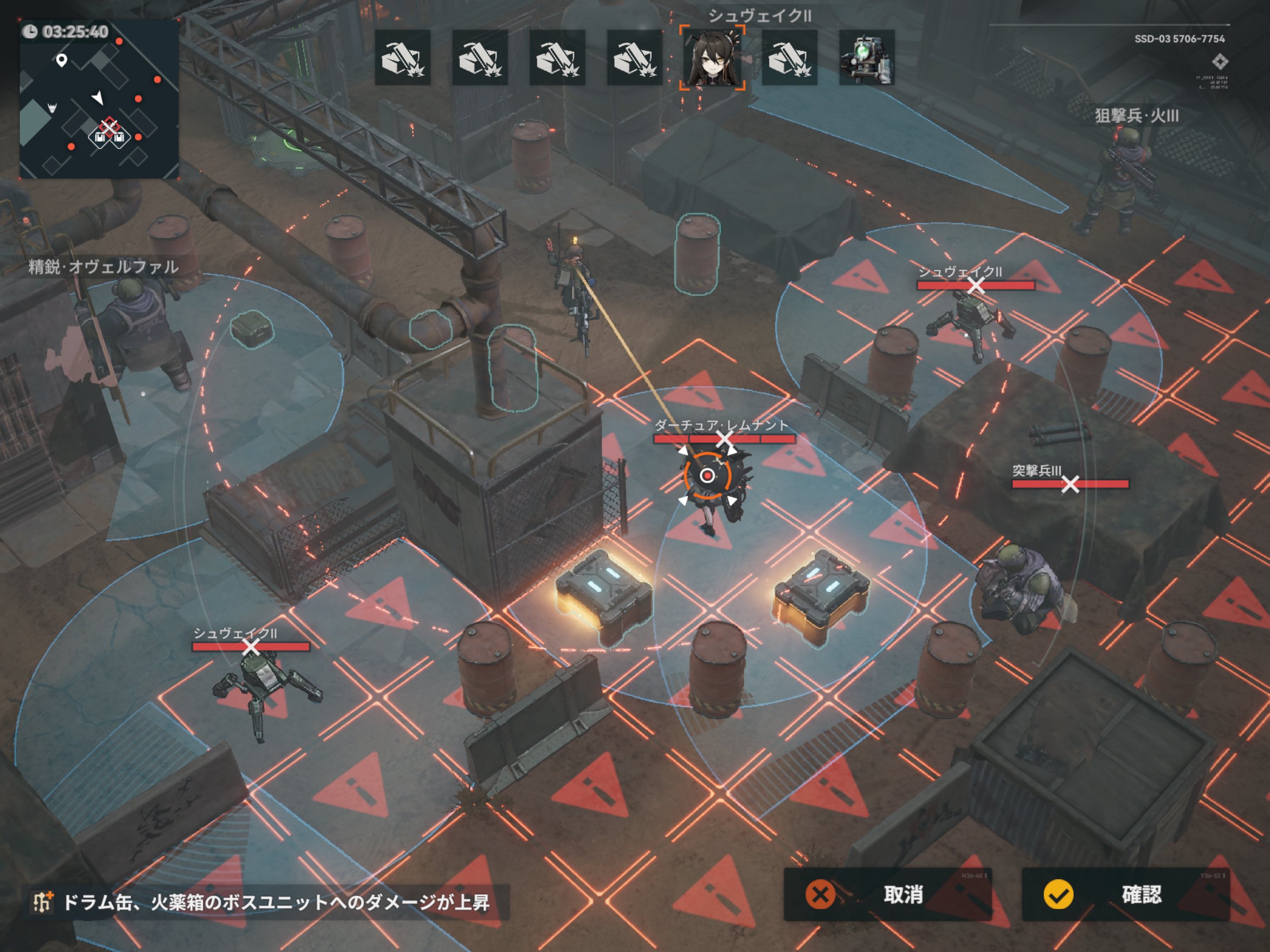Screen dimensions: 1270x952
Task: Show the drum can damage buff info icon
Action: tap(42, 902)
